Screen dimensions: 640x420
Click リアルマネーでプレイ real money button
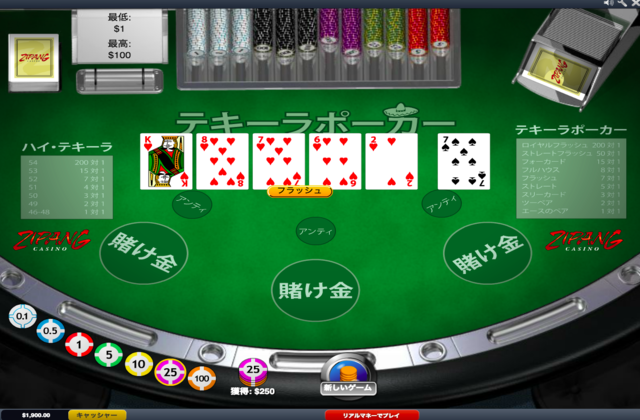[x=372, y=414]
